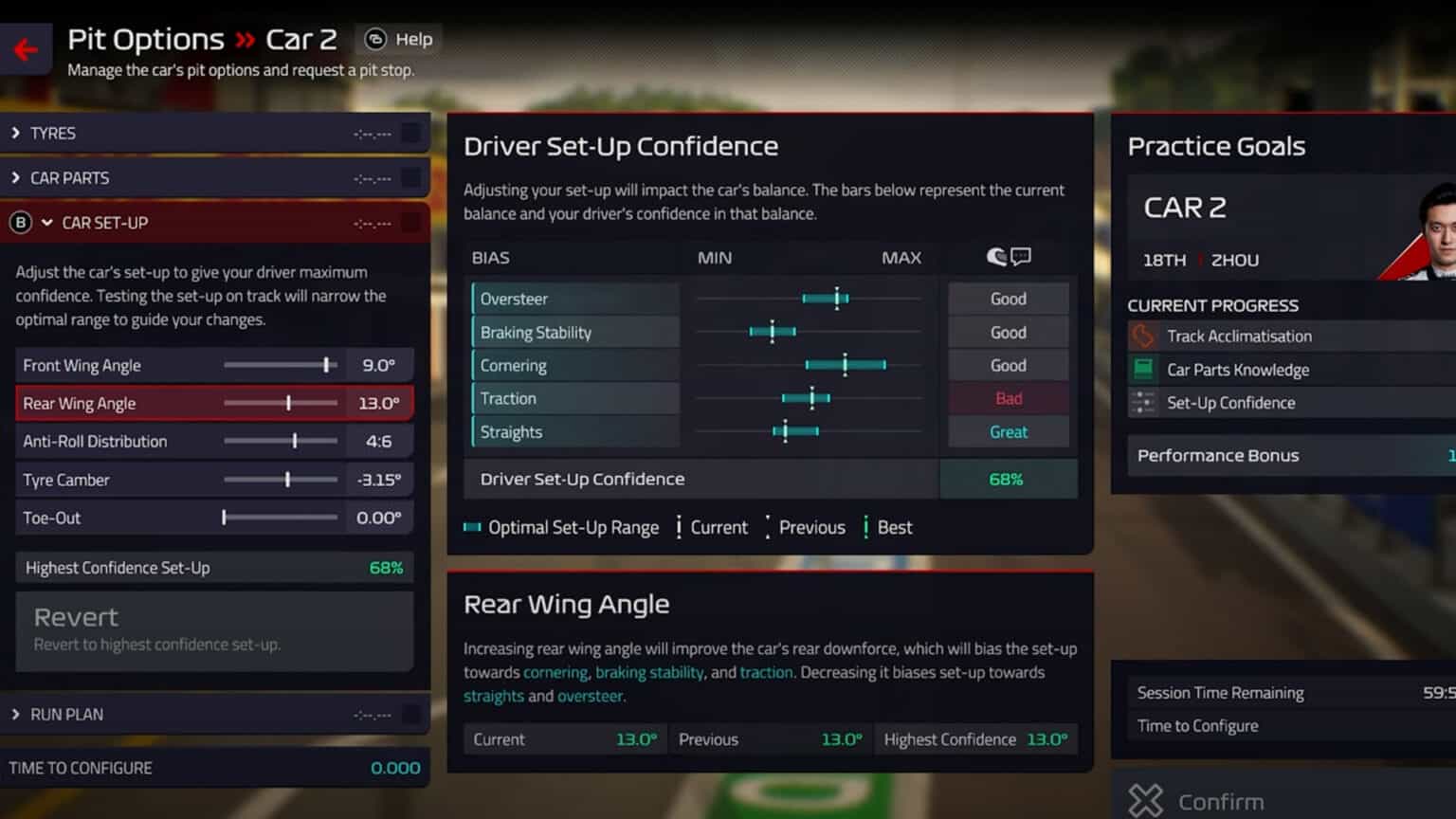Click the tyre icon above the bias ratings
Image resolution: width=1456 pixels, height=819 pixels.
(995, 255)
